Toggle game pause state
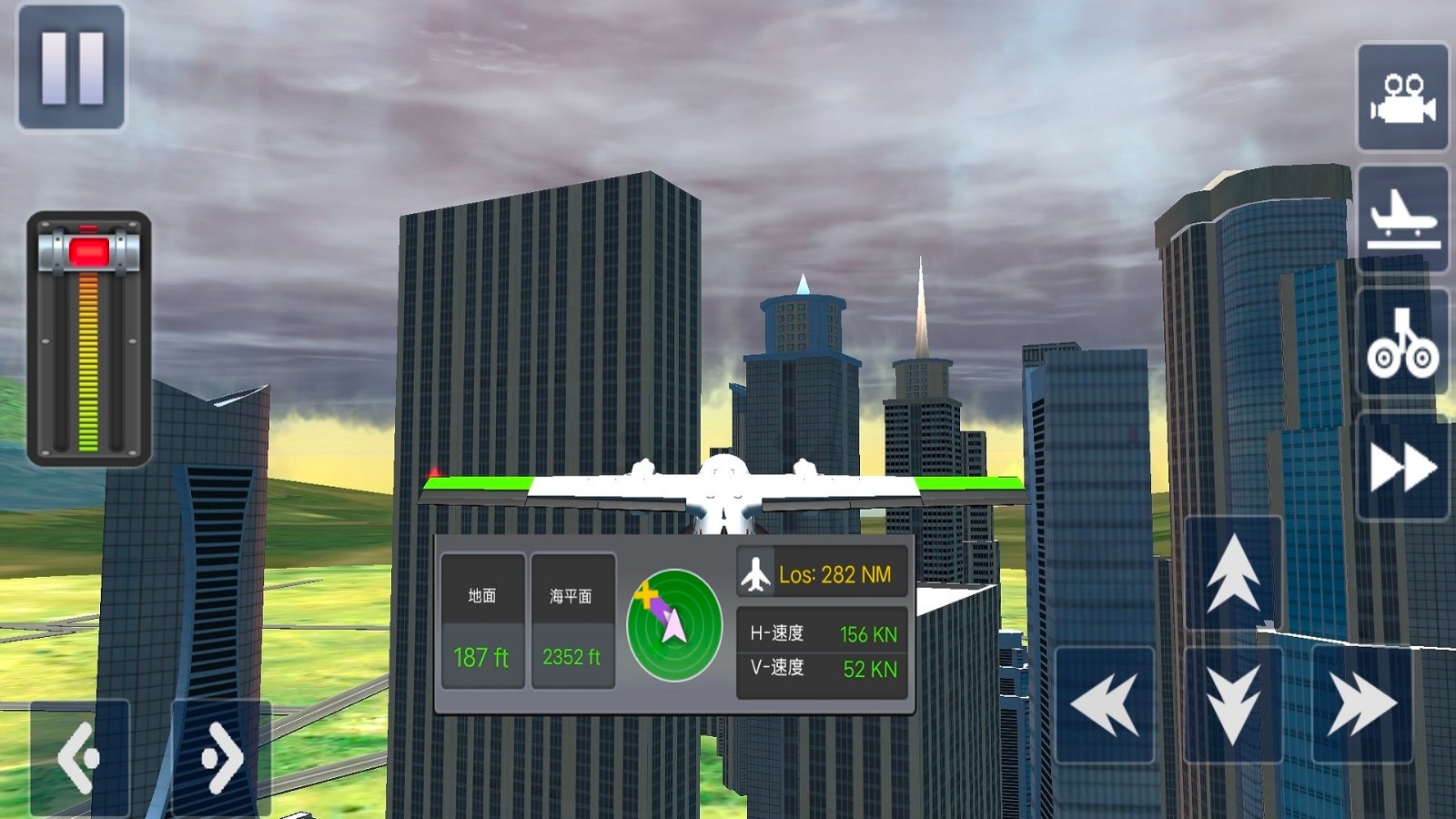Screen dimensions: 1456x819 pos(71,70)
